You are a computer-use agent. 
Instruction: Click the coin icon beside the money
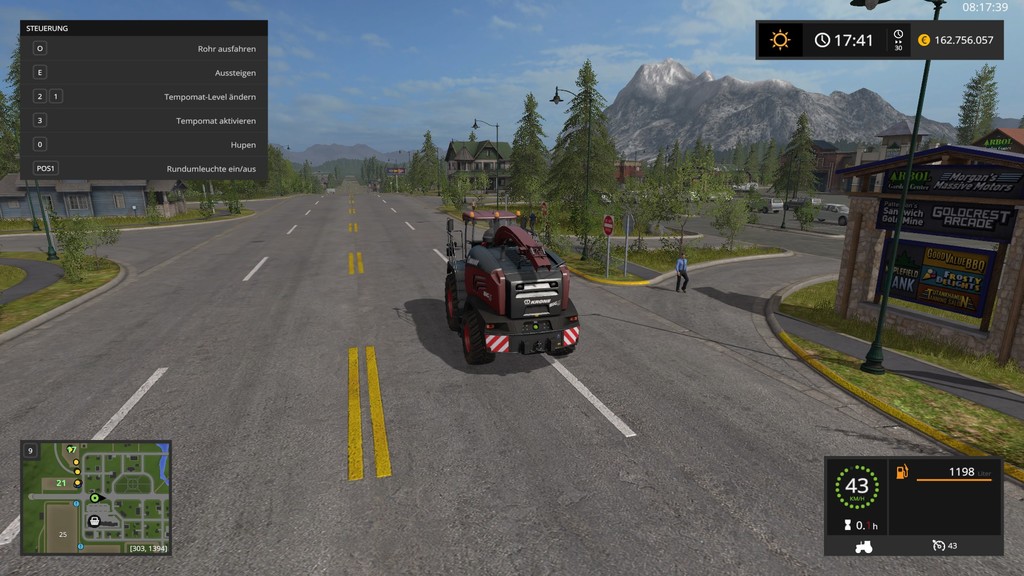point(924,40)
